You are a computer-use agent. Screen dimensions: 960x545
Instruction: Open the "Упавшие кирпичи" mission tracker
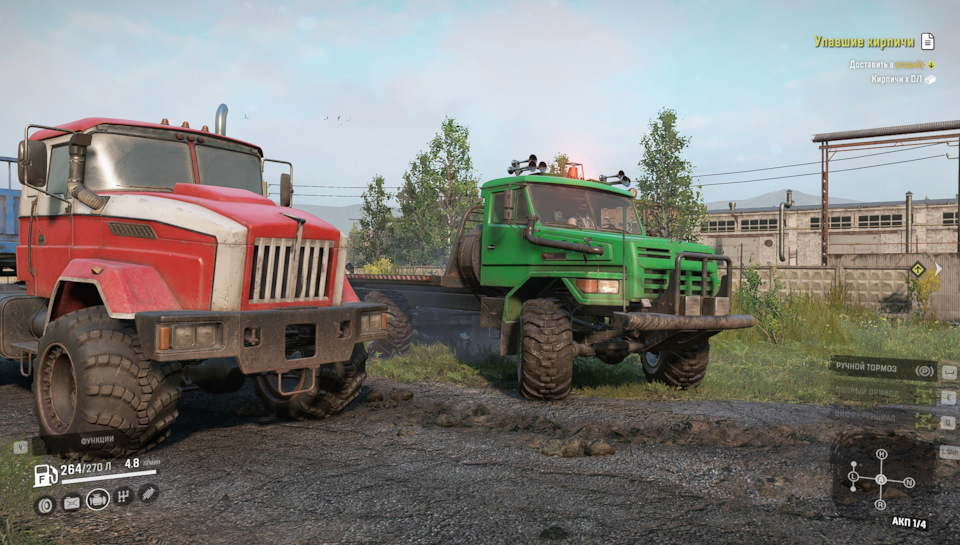(x=864, y=42)
